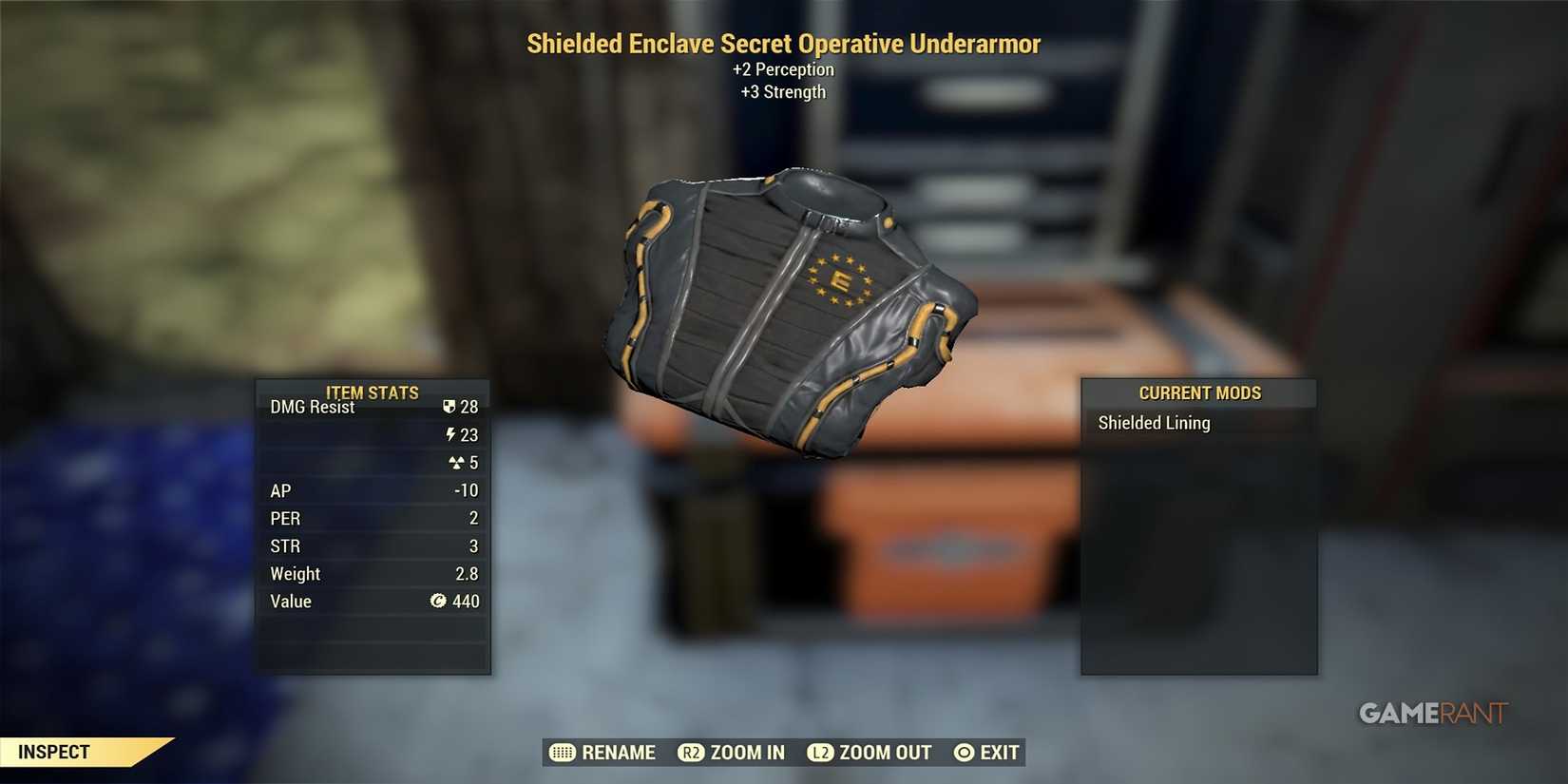This screenshot has width=1568, height=784.
Task: Click the ITEM STATS panel header
Action: click(373, 392)
